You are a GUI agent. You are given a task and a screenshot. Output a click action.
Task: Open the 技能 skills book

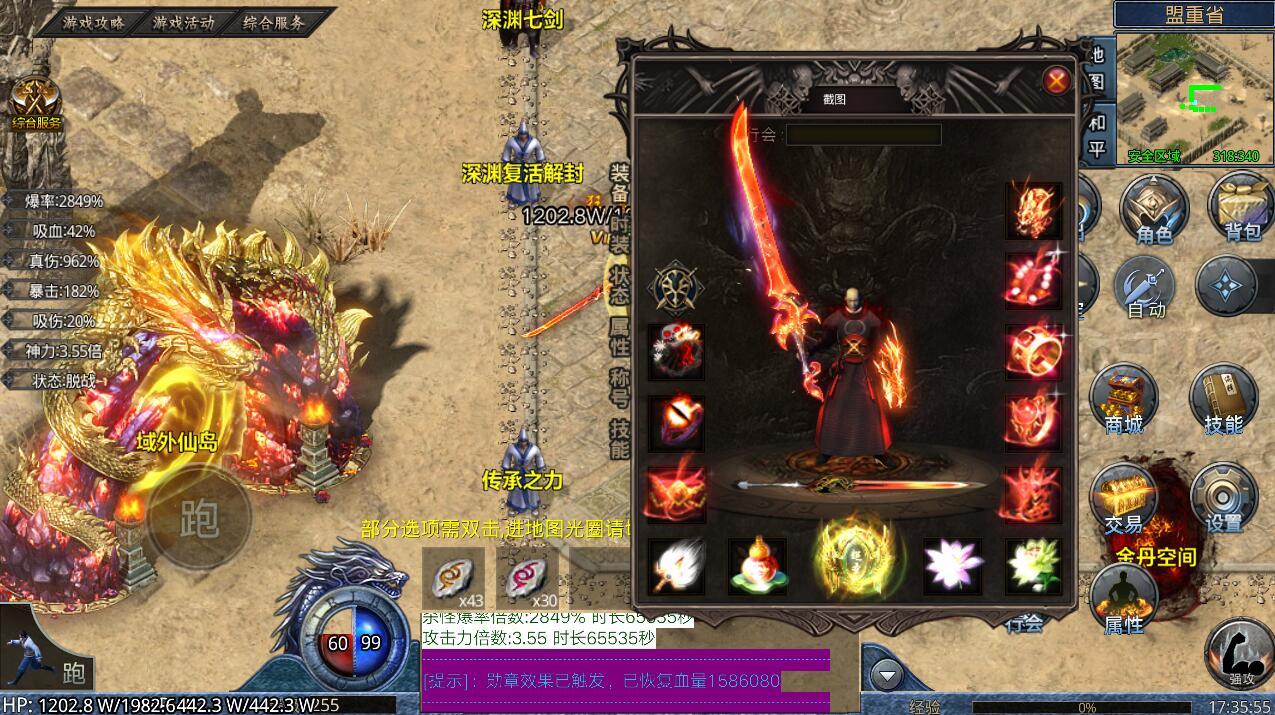1222,398
